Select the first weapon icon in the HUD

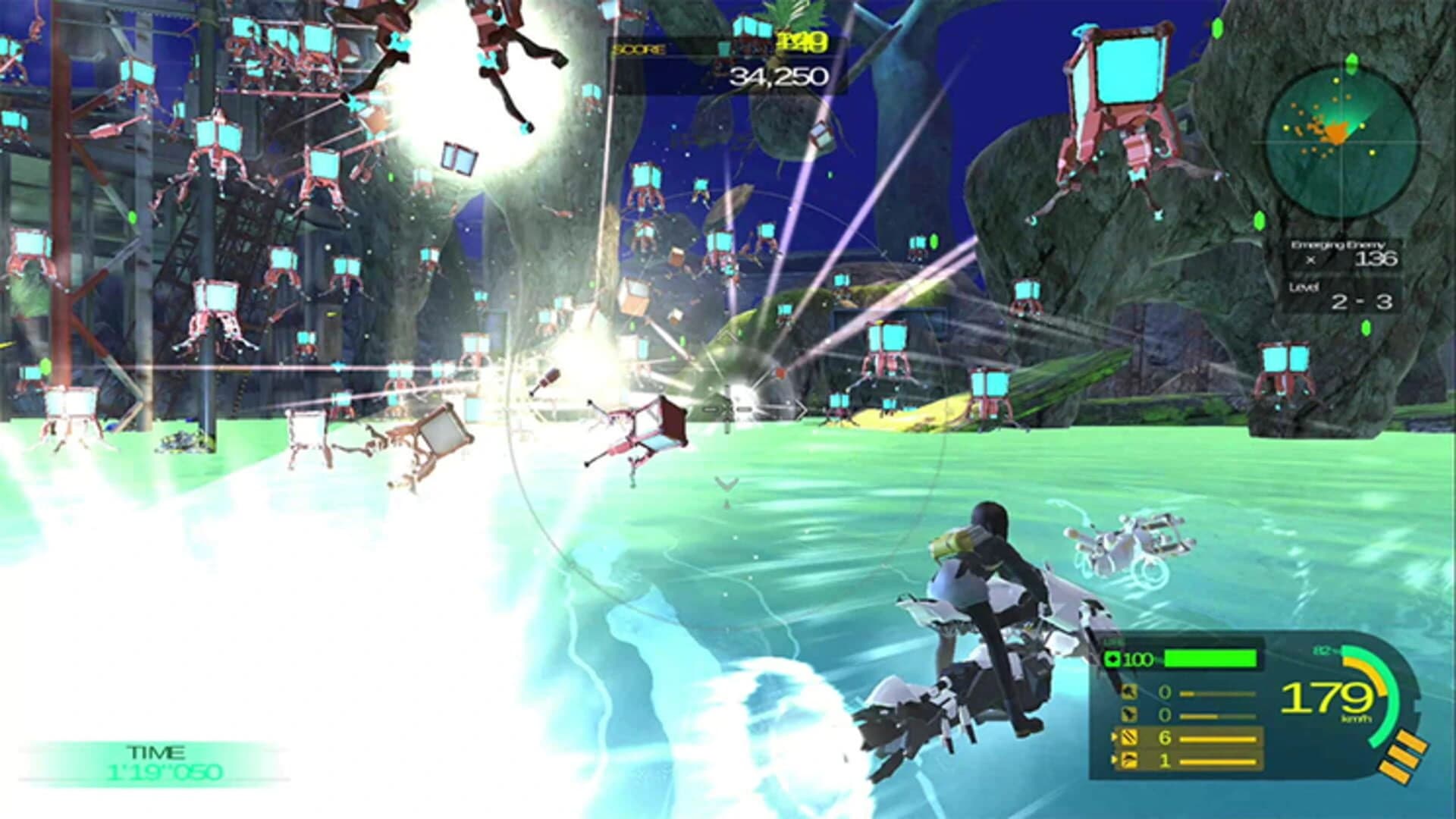[x=1128, y=692]
